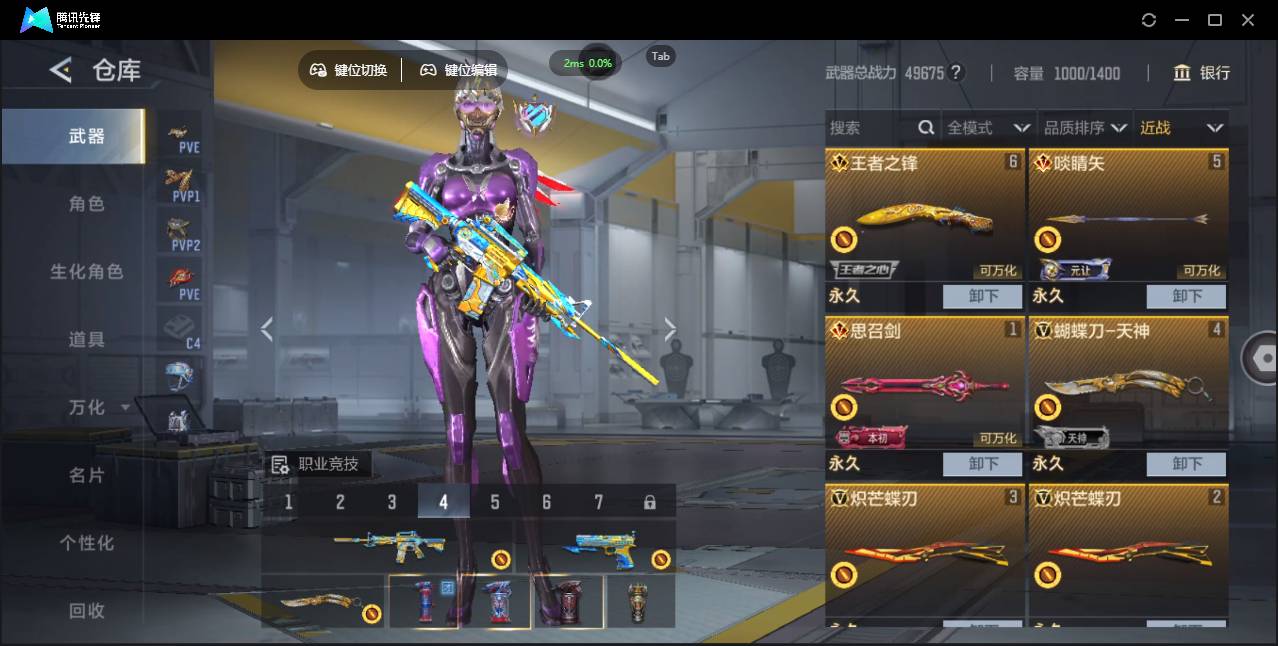This screenshot has width=1278, height=646.
Task: Open 键位编辑 key editing
Action: 459,70
